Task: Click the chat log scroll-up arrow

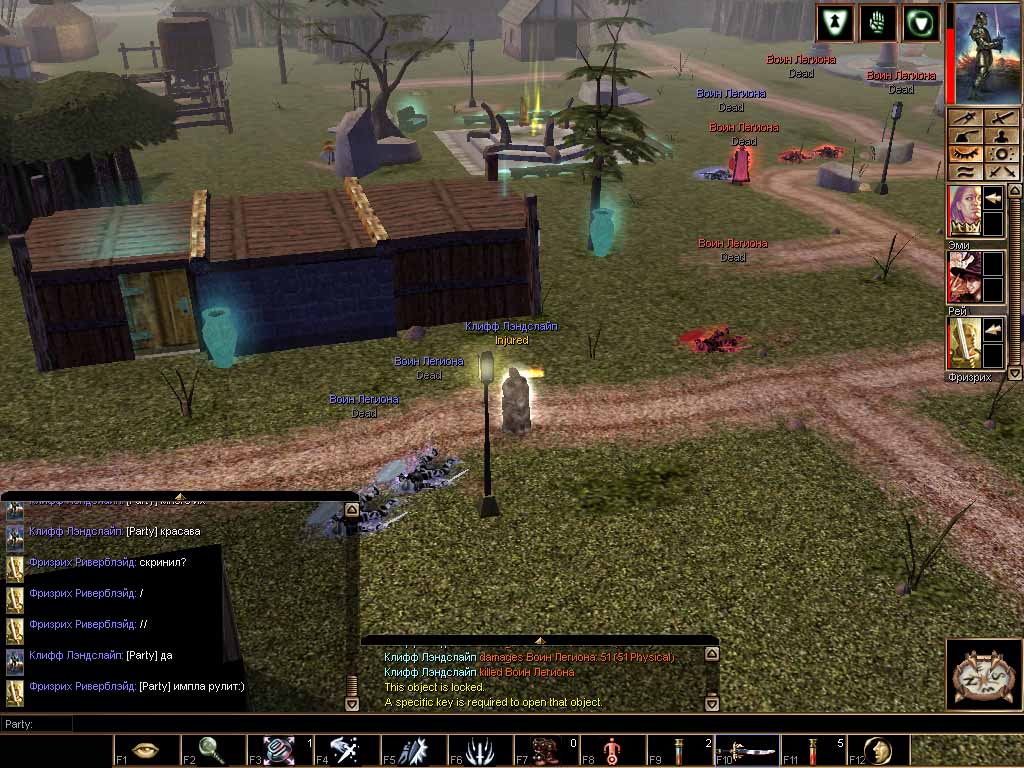Action: [x=351, y=510]
